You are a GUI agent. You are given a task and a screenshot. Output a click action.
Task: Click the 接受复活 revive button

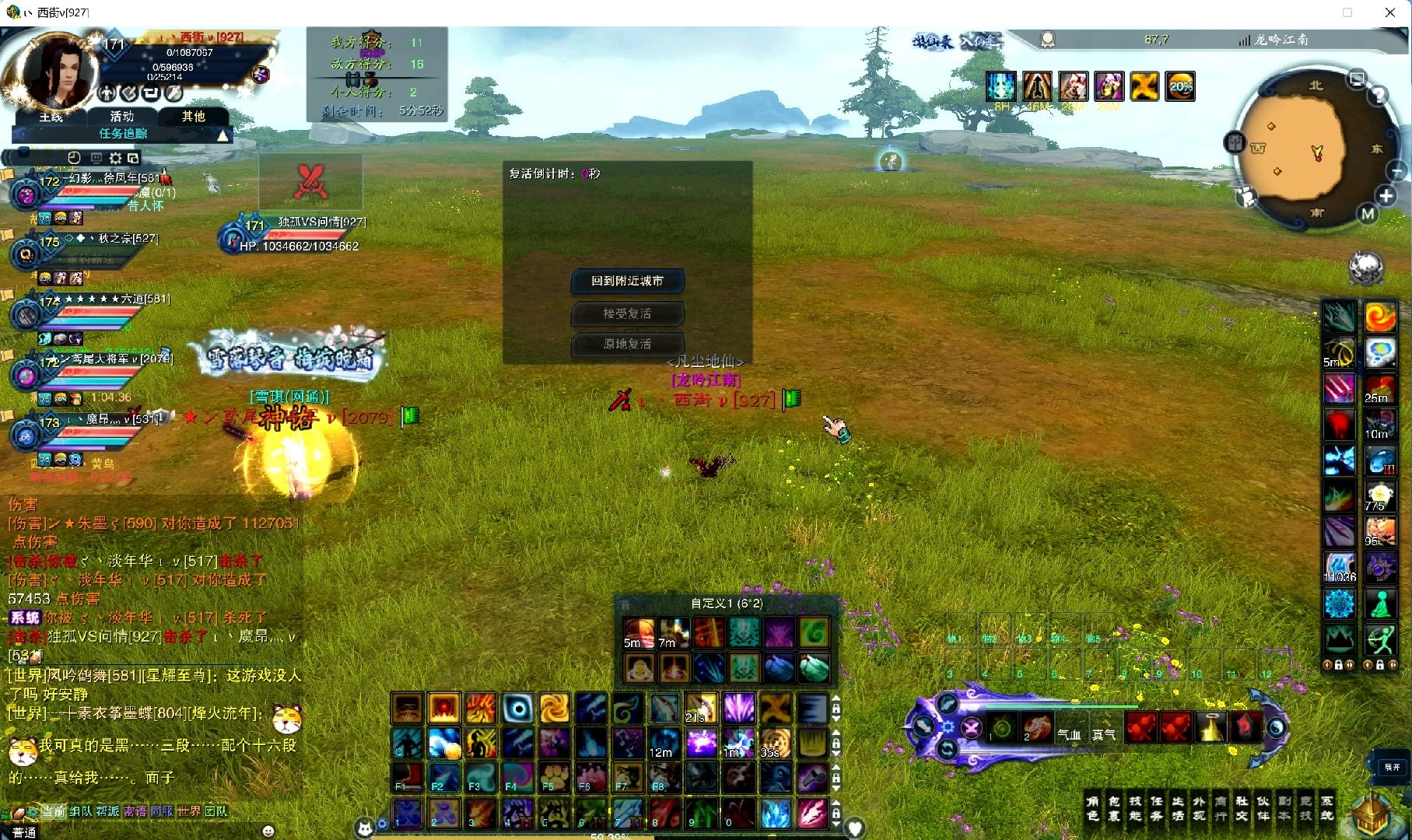[x=627, y=313]
